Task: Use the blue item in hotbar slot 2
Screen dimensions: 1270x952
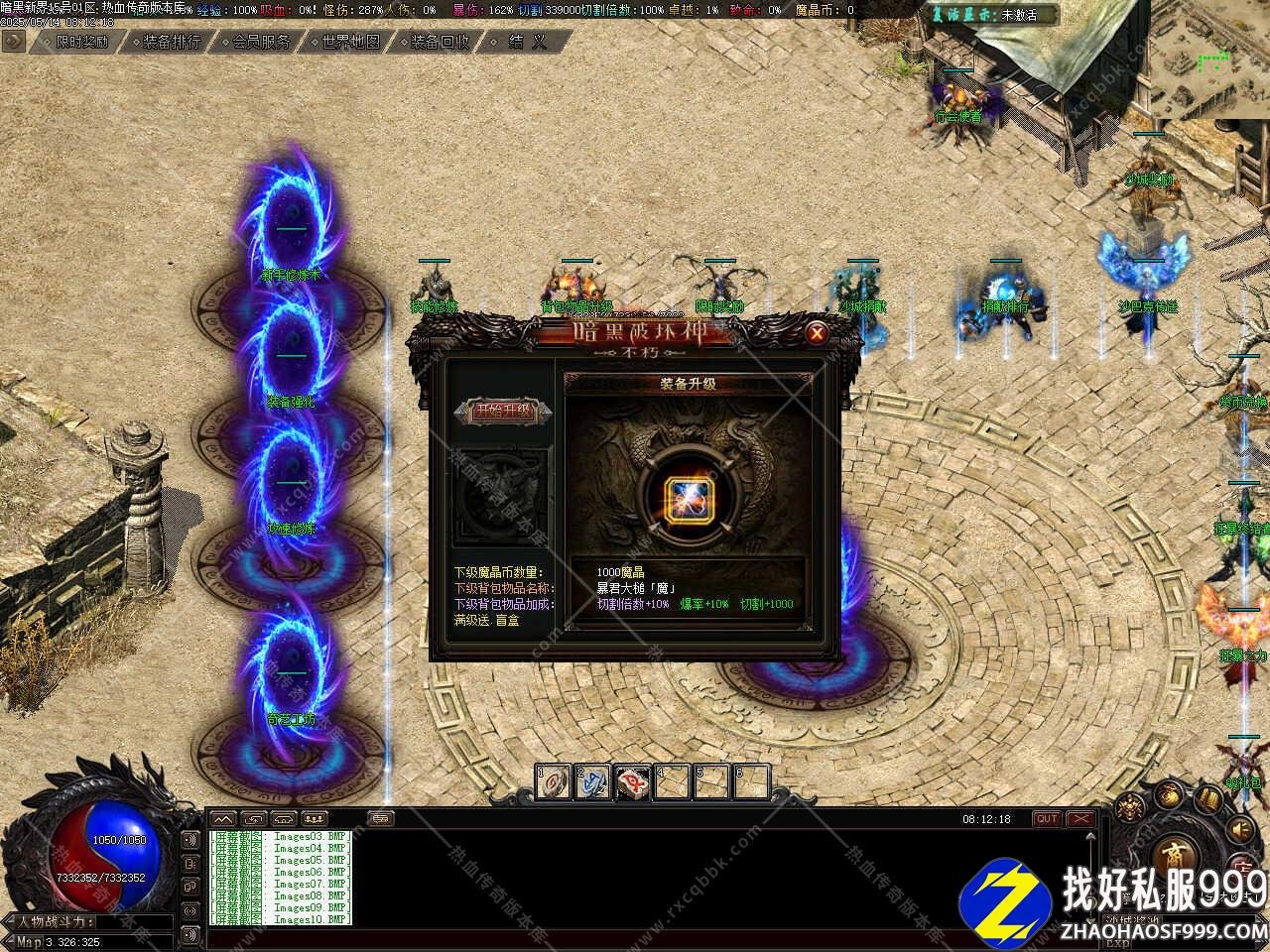Action: (593, 782)
